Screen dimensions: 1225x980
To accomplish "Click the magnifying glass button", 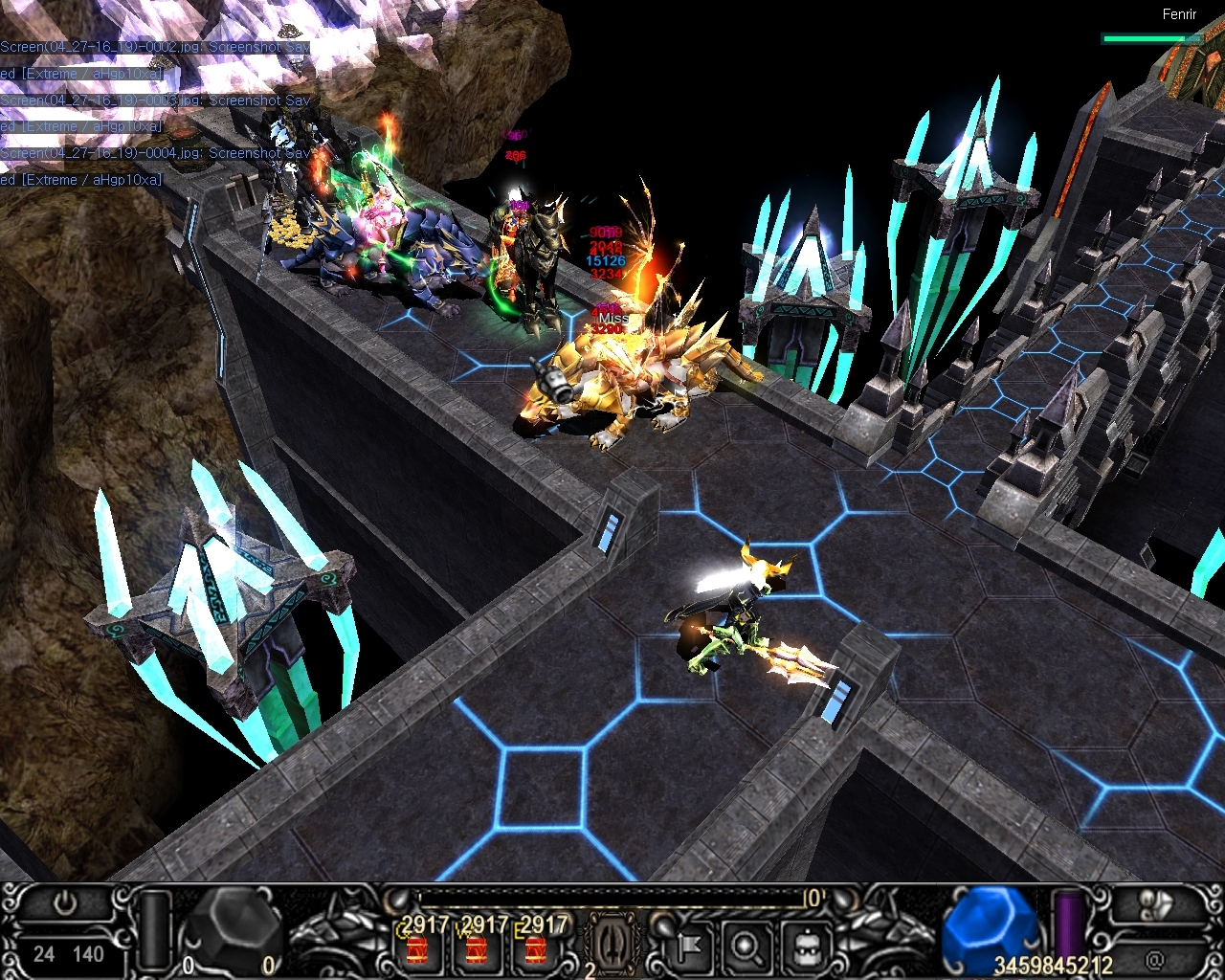I will 746,947.
